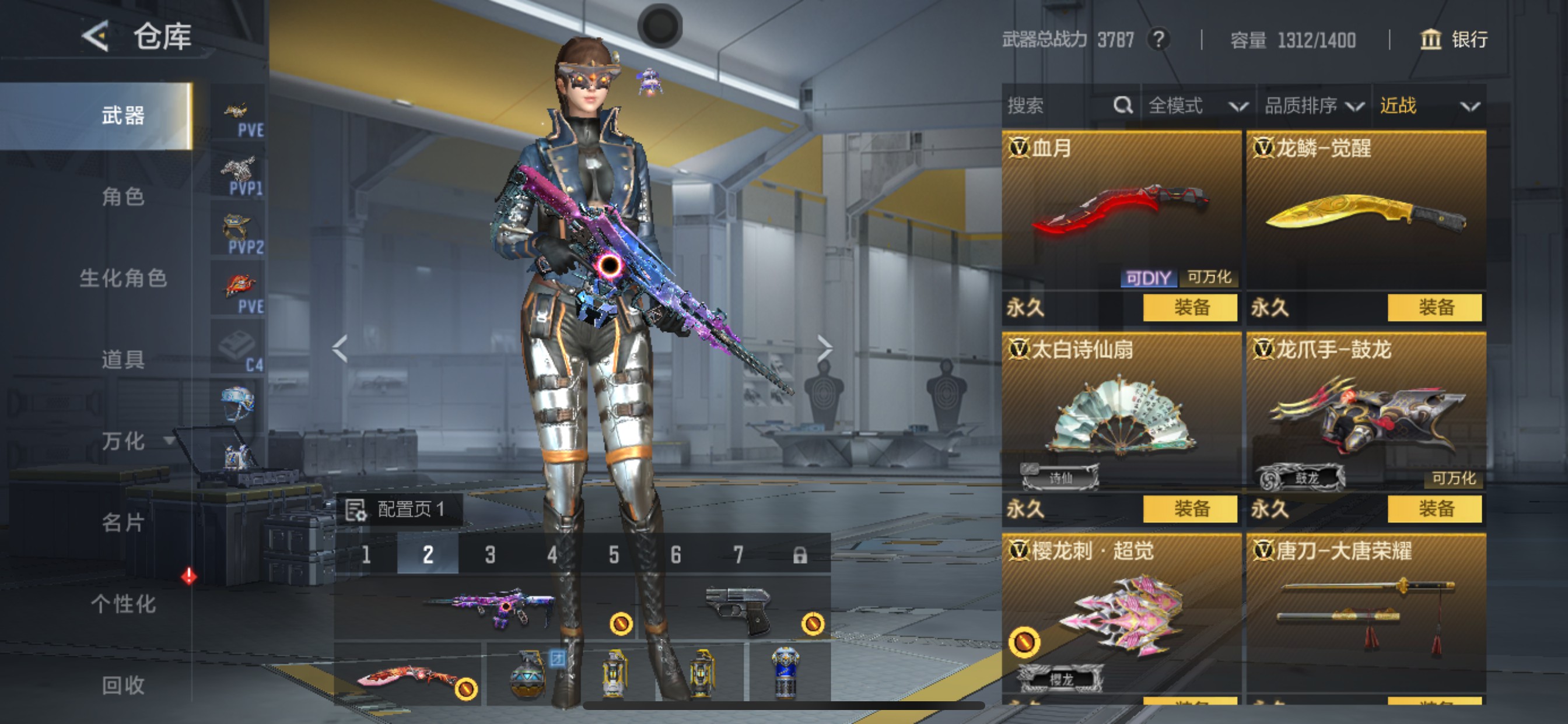1568x724 pixels.
Task: Open the 配置页 1 loadout page settings
Action: coord(398,509)
